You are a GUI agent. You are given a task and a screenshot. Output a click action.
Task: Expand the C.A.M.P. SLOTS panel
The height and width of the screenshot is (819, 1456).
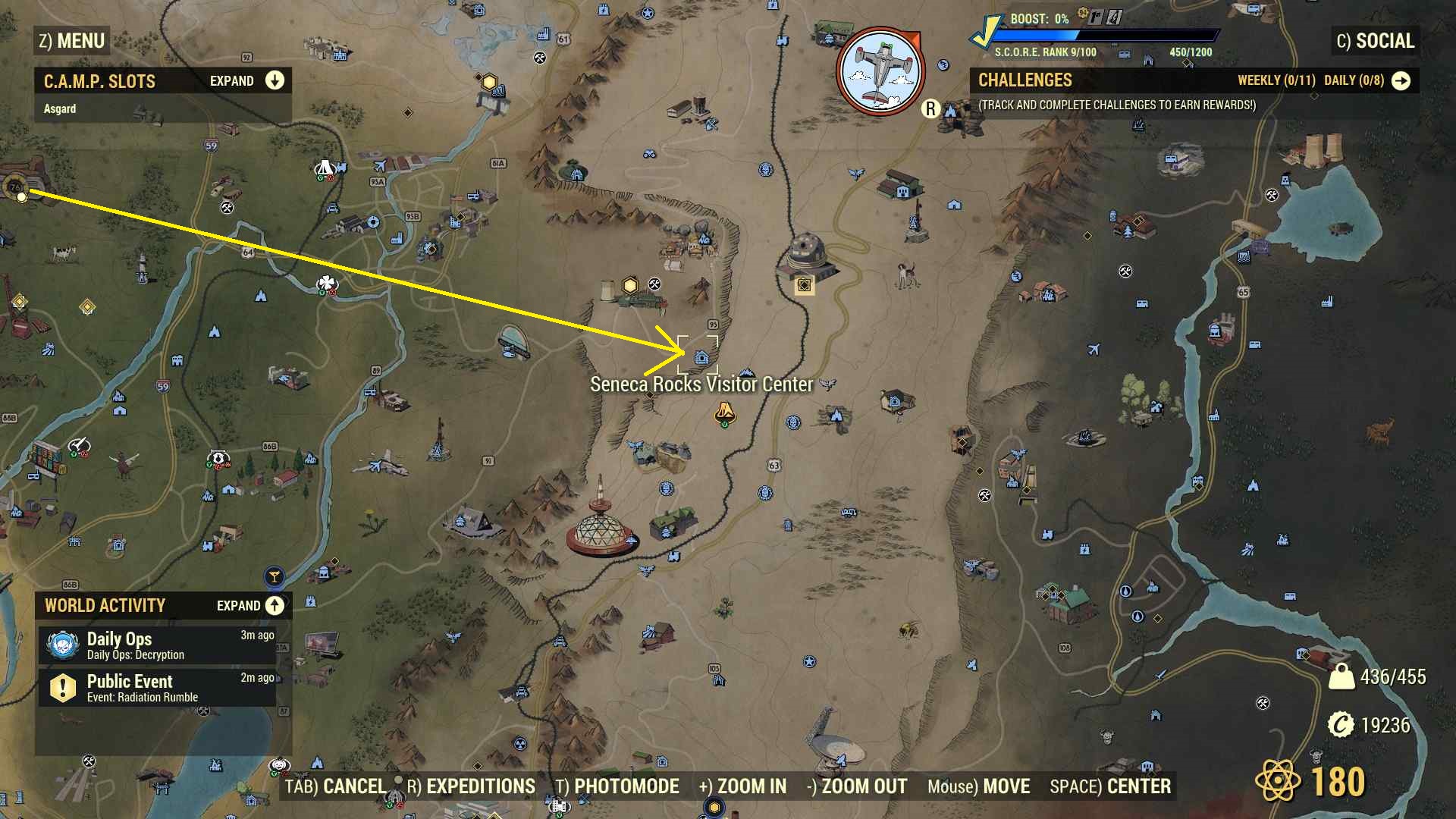tap(274, 80)
